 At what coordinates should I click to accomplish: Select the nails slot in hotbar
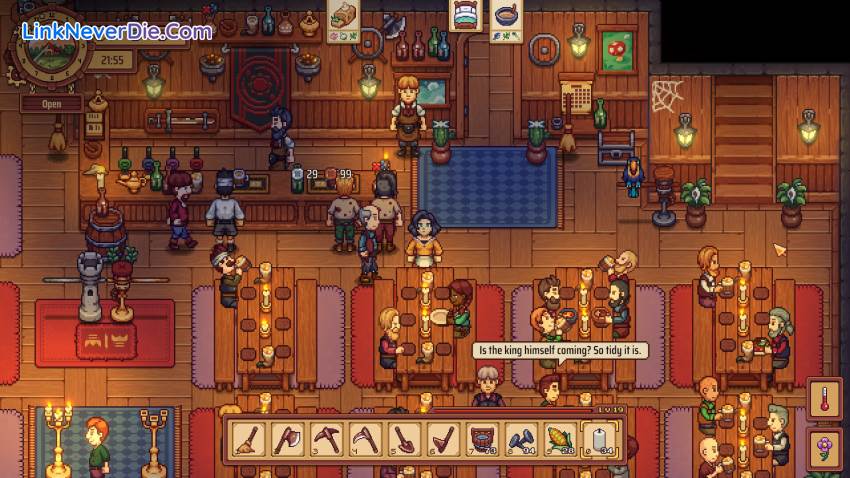click(x=523, y=437)
